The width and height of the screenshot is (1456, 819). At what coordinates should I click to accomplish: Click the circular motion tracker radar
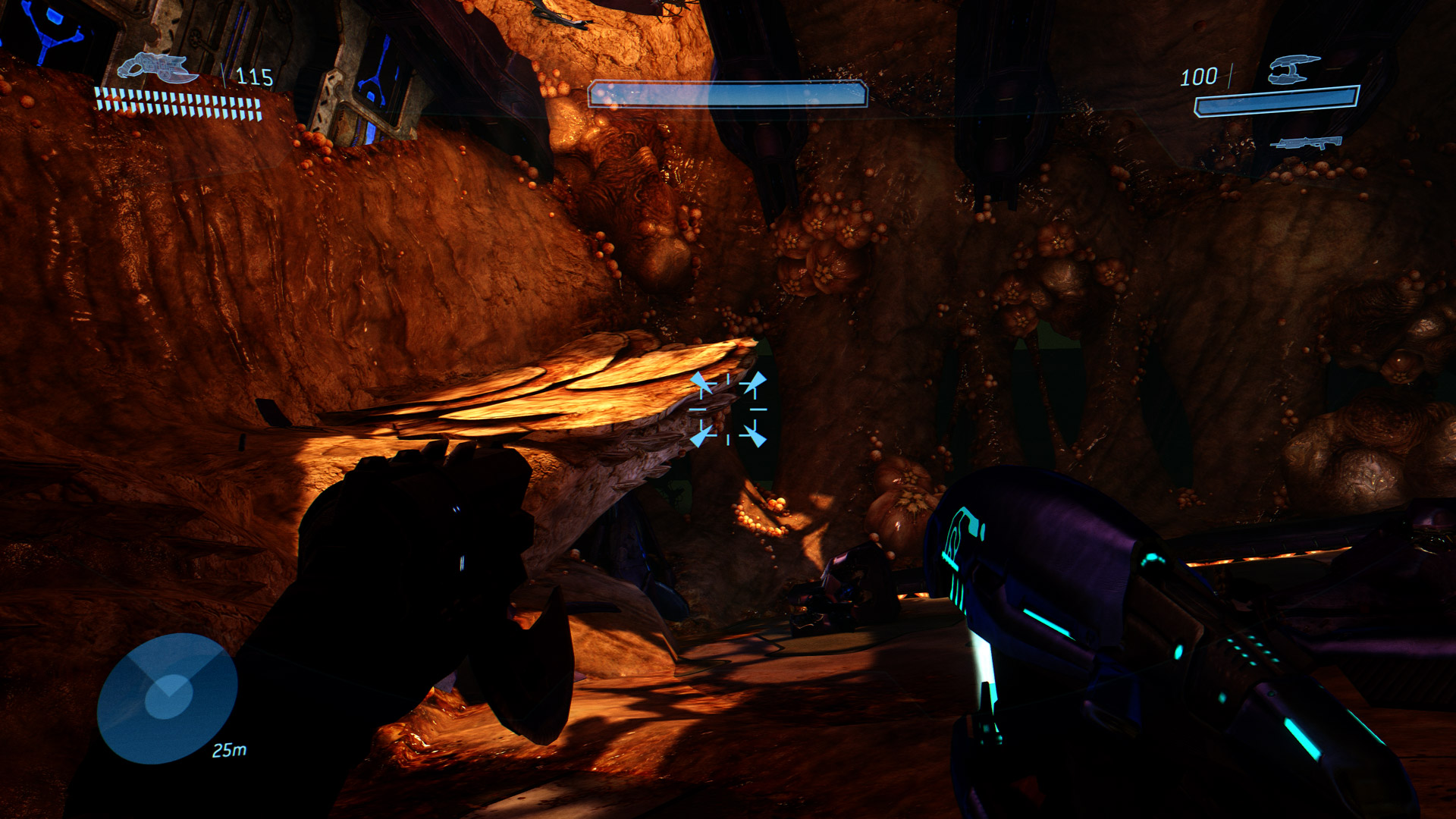point(168,698)
